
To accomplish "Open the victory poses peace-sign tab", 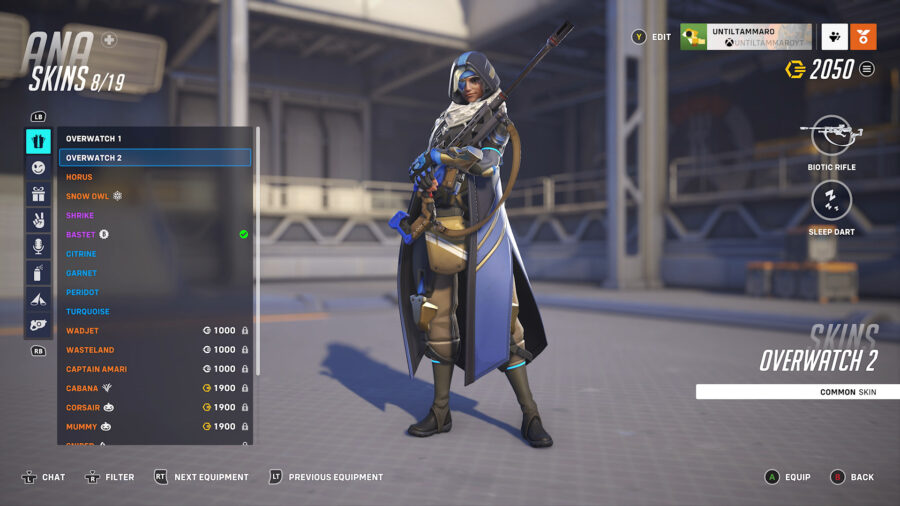I will tap(38, 220).
